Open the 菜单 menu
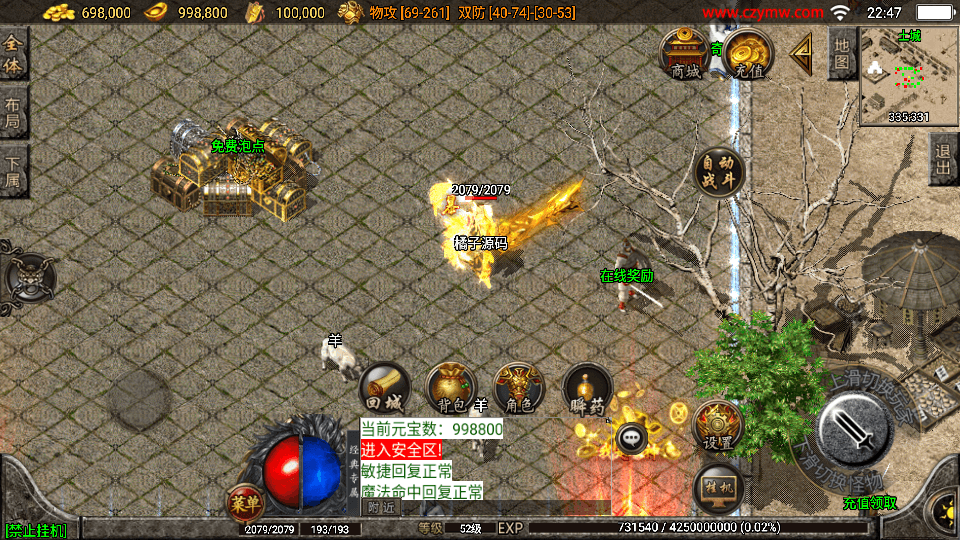This screenshot has height=540, width=960. click(244, 502)
